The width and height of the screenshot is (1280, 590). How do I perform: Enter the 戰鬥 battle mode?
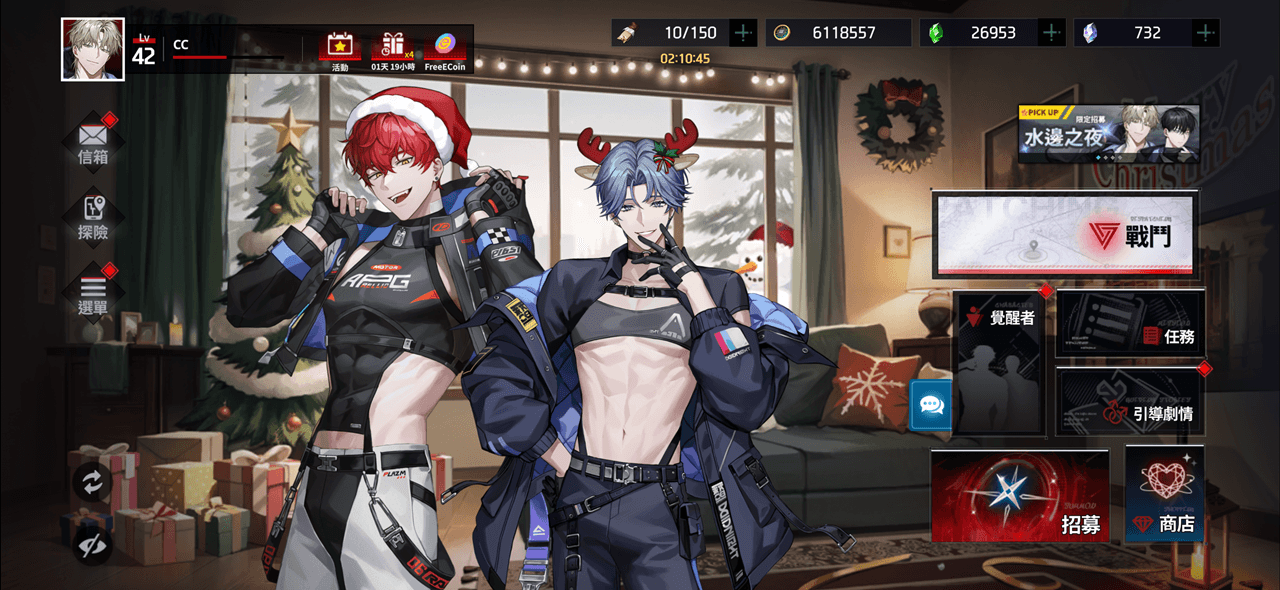click(x=1064, y=234)
